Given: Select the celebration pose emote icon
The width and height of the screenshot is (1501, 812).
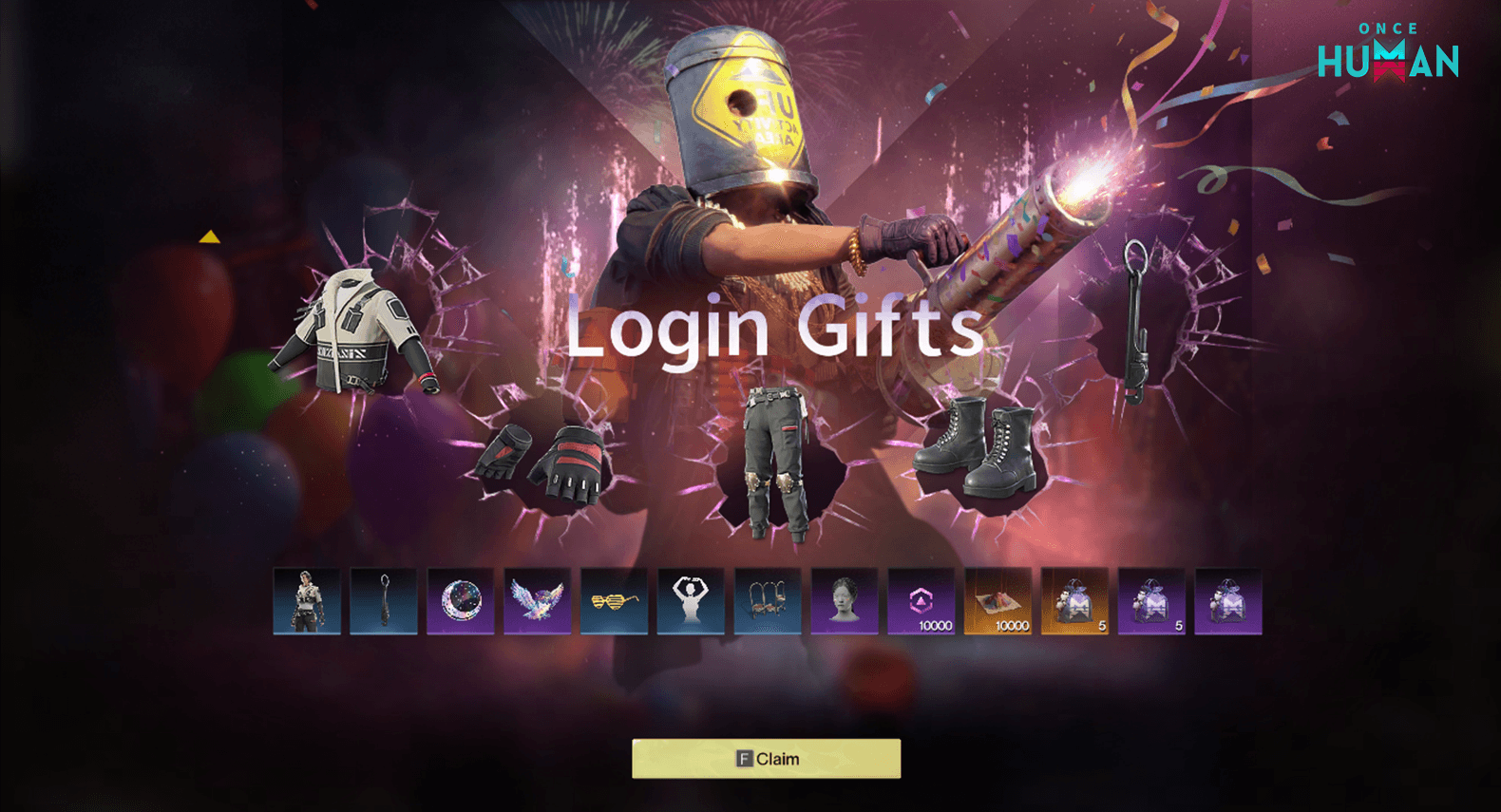Looking at the screenshot, I should click(x=690, y=600).
